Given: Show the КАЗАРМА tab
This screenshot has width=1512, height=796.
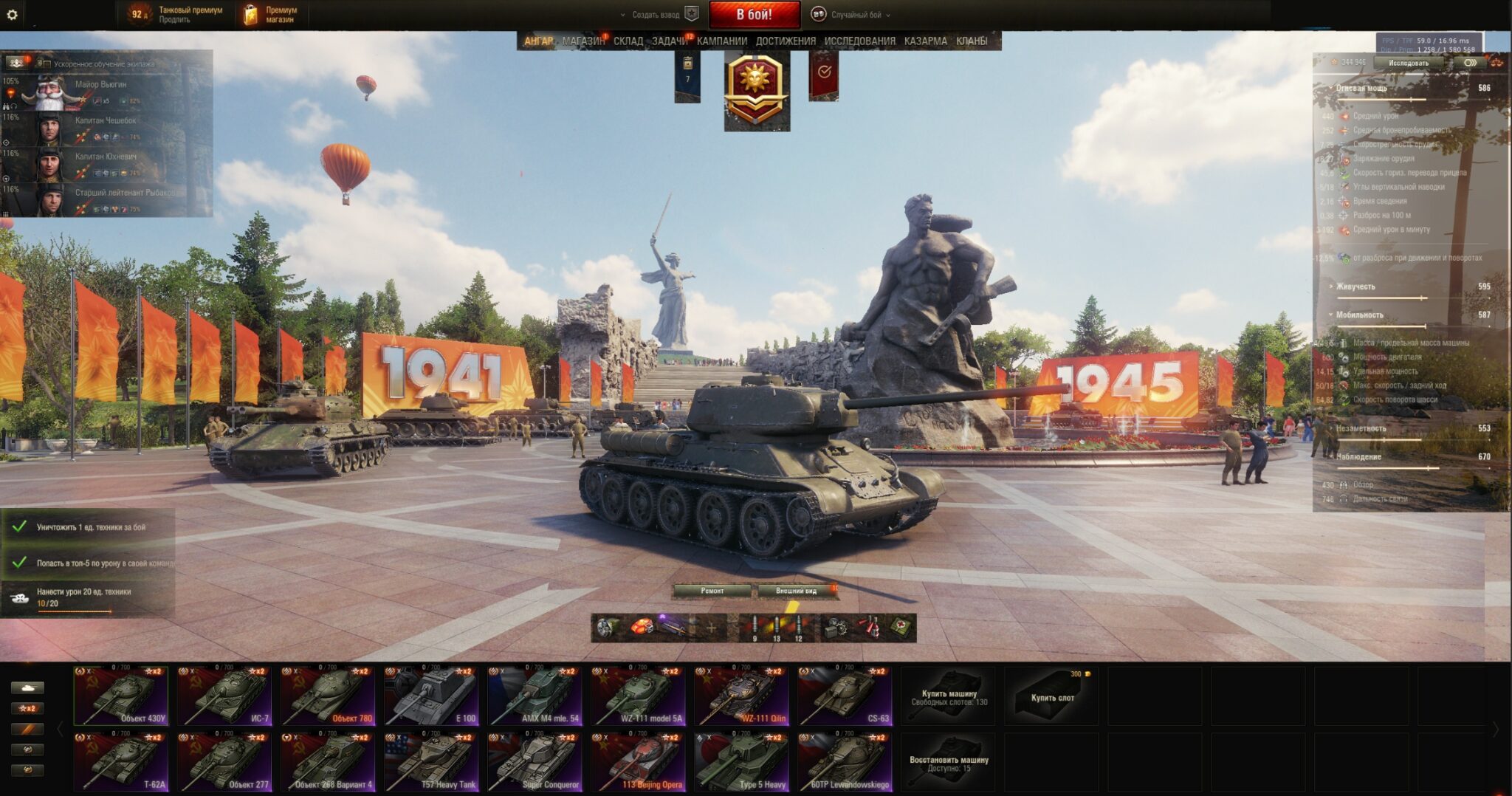Looking at the screenshot, I should [925, 41].
